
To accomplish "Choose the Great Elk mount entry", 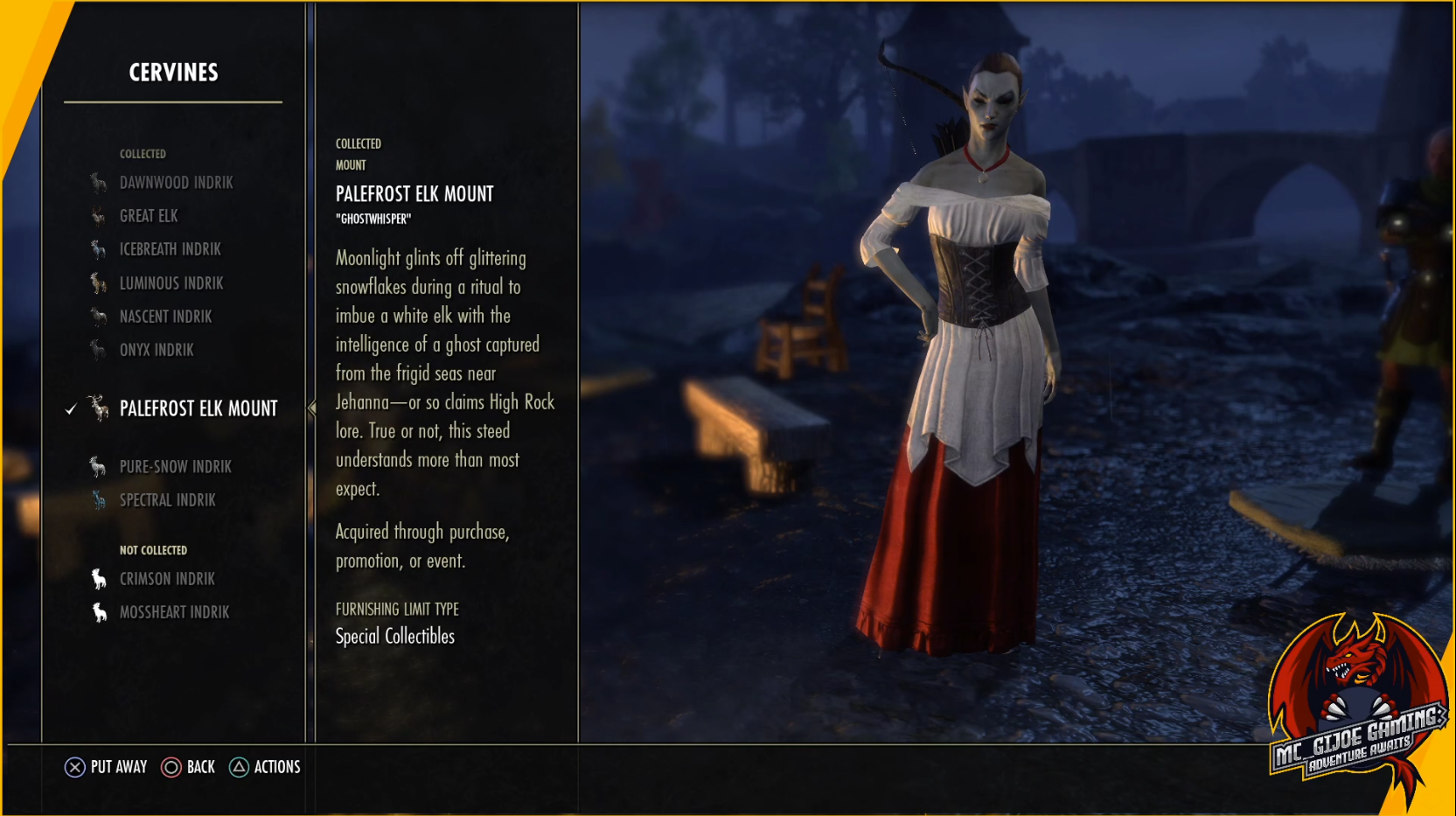I will (149, 216).
